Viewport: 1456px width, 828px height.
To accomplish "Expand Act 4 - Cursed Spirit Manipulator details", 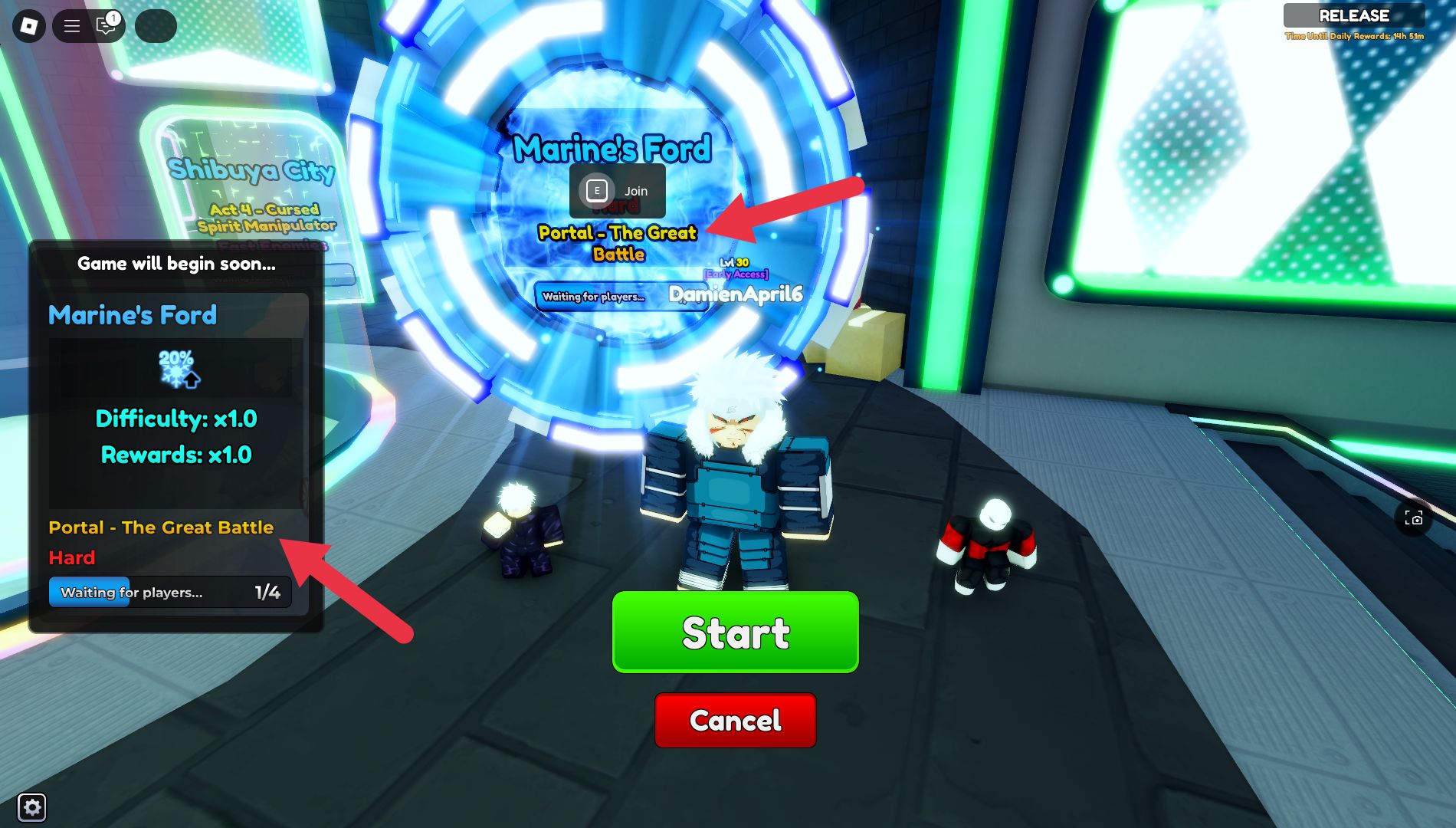I will [x=266, y=217].
